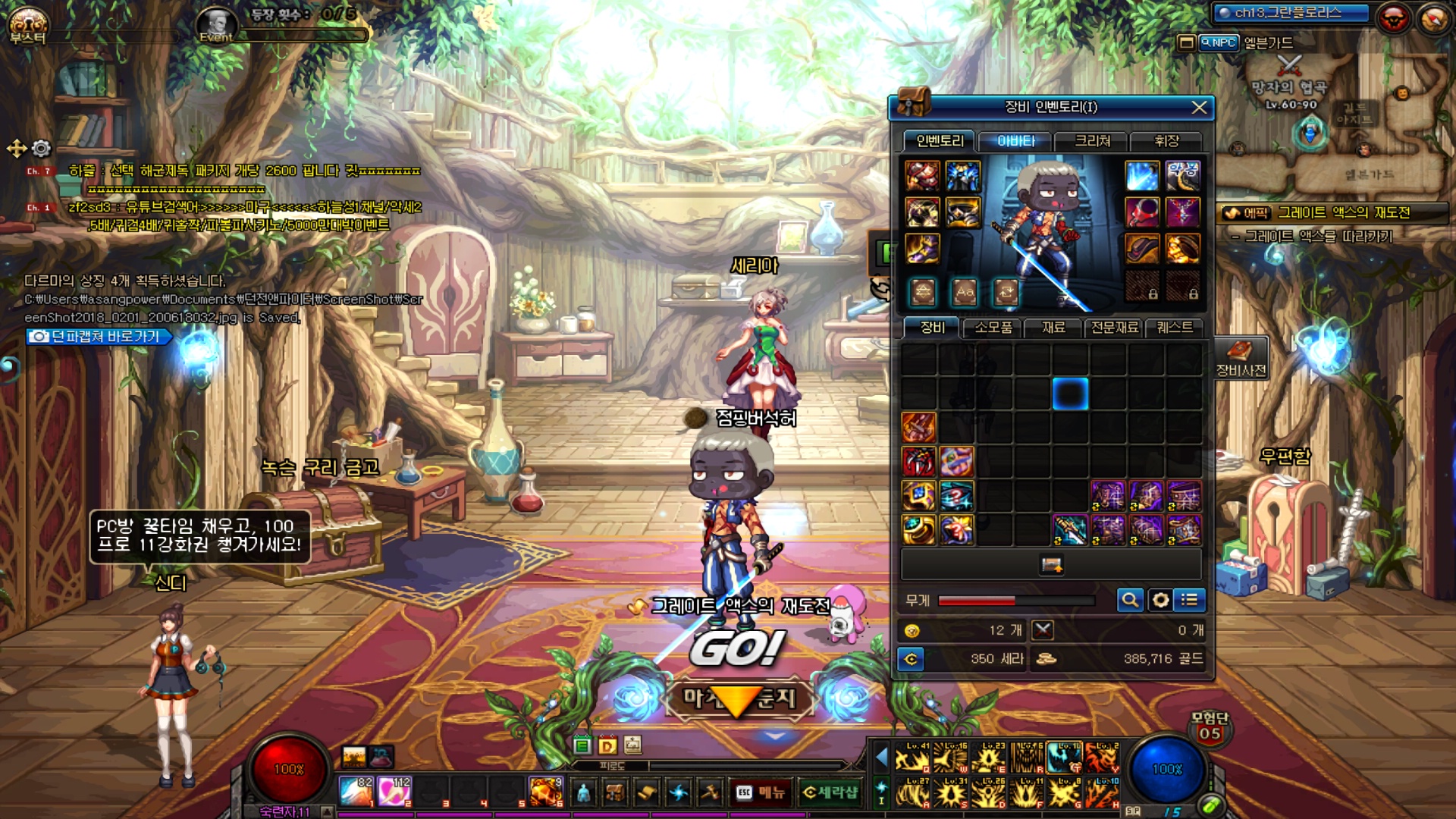
Task: Show the 소모품 item category
Action: coord(993,328)
